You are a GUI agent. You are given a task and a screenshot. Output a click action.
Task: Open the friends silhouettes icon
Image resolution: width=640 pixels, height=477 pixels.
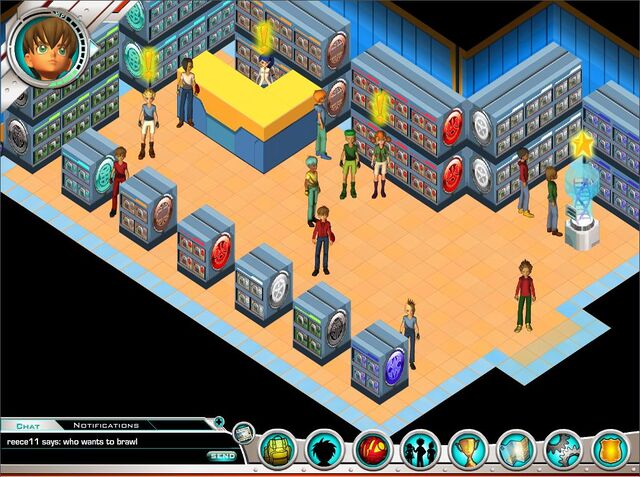coord(421,449)
